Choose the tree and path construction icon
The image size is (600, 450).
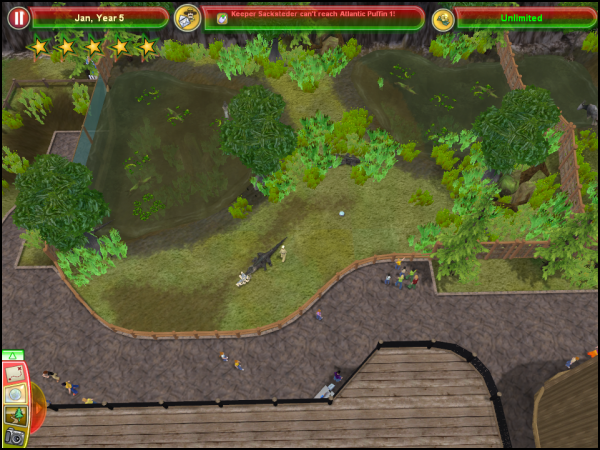coord(14,415)
